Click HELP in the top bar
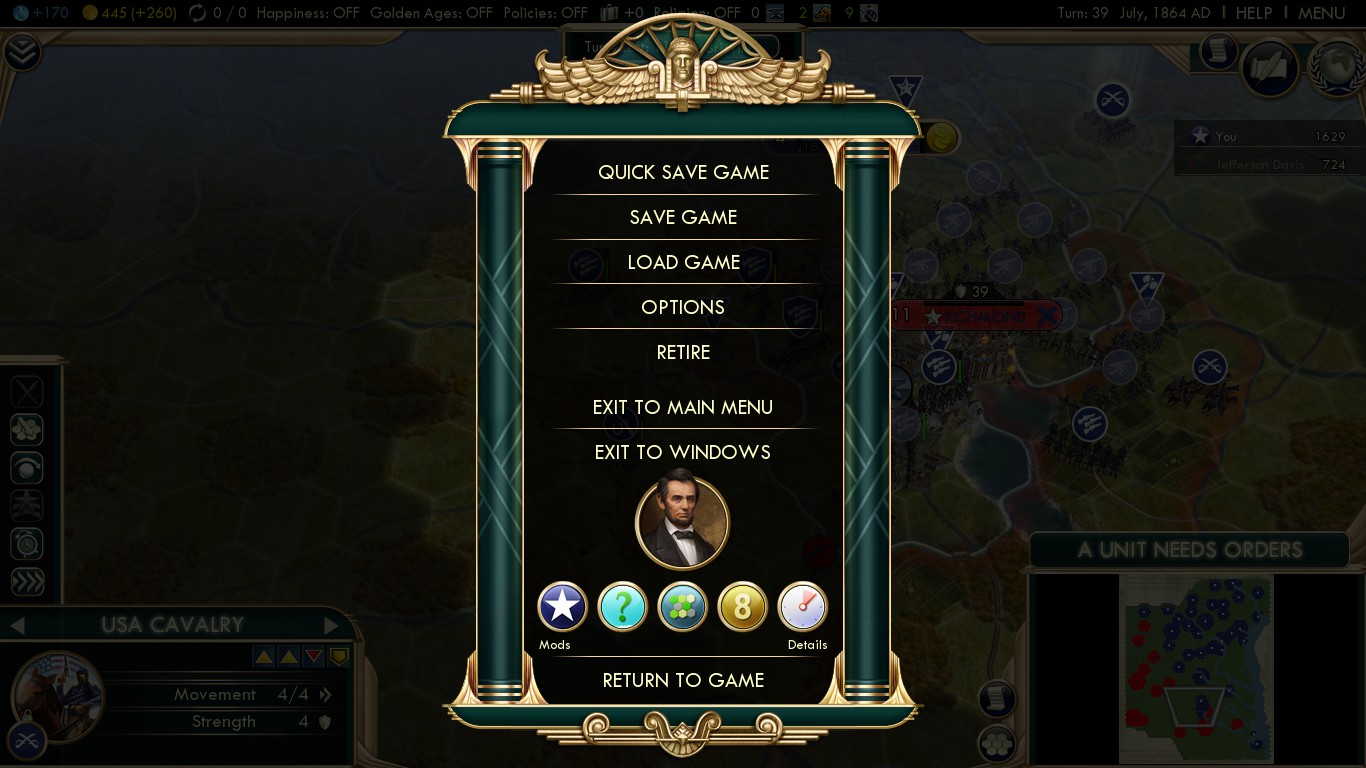The width and height of the screenshot is (1366, 768). (1253, 13)
